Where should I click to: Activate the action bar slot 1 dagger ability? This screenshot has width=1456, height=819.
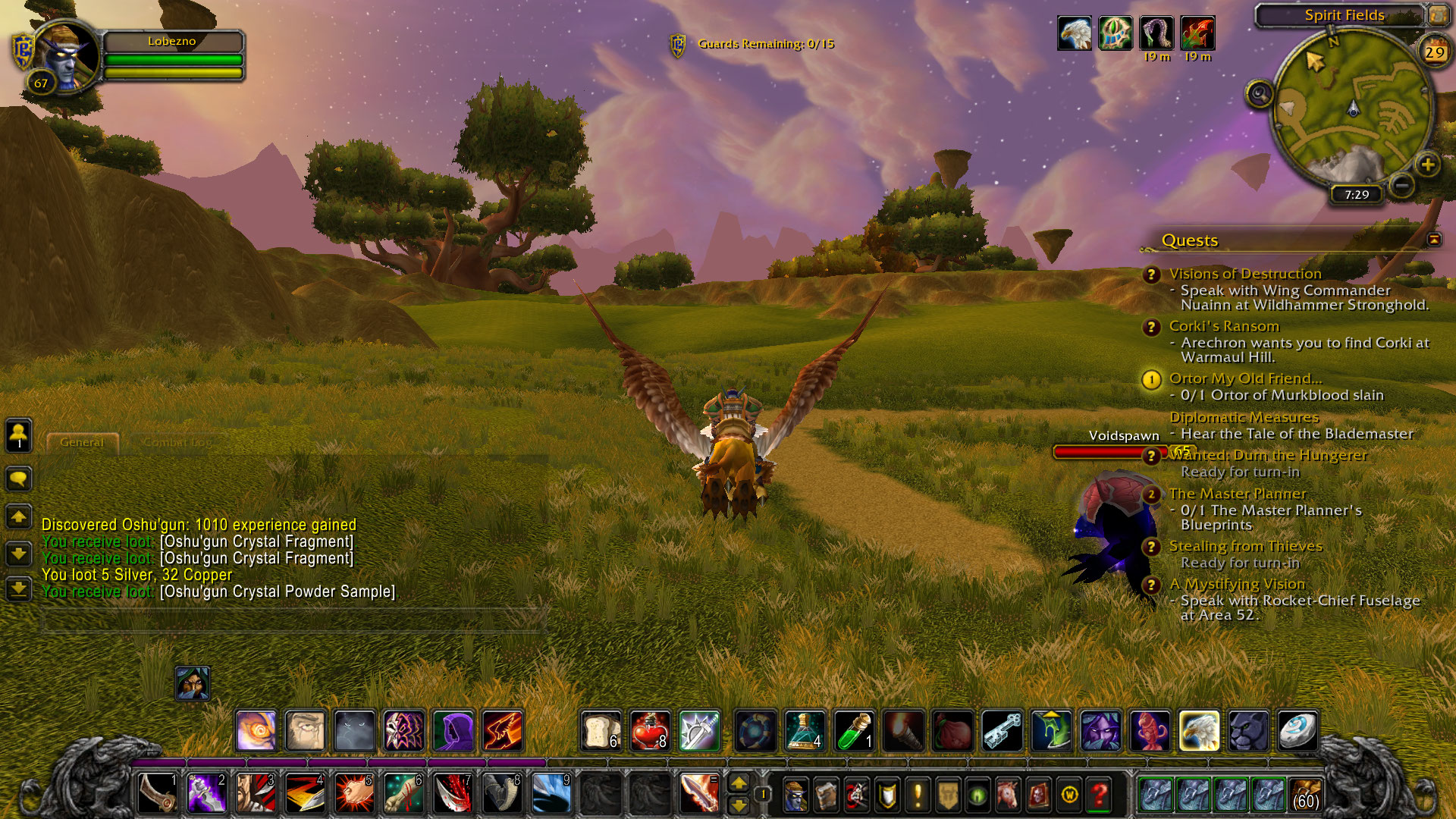(x=158, y=793)
